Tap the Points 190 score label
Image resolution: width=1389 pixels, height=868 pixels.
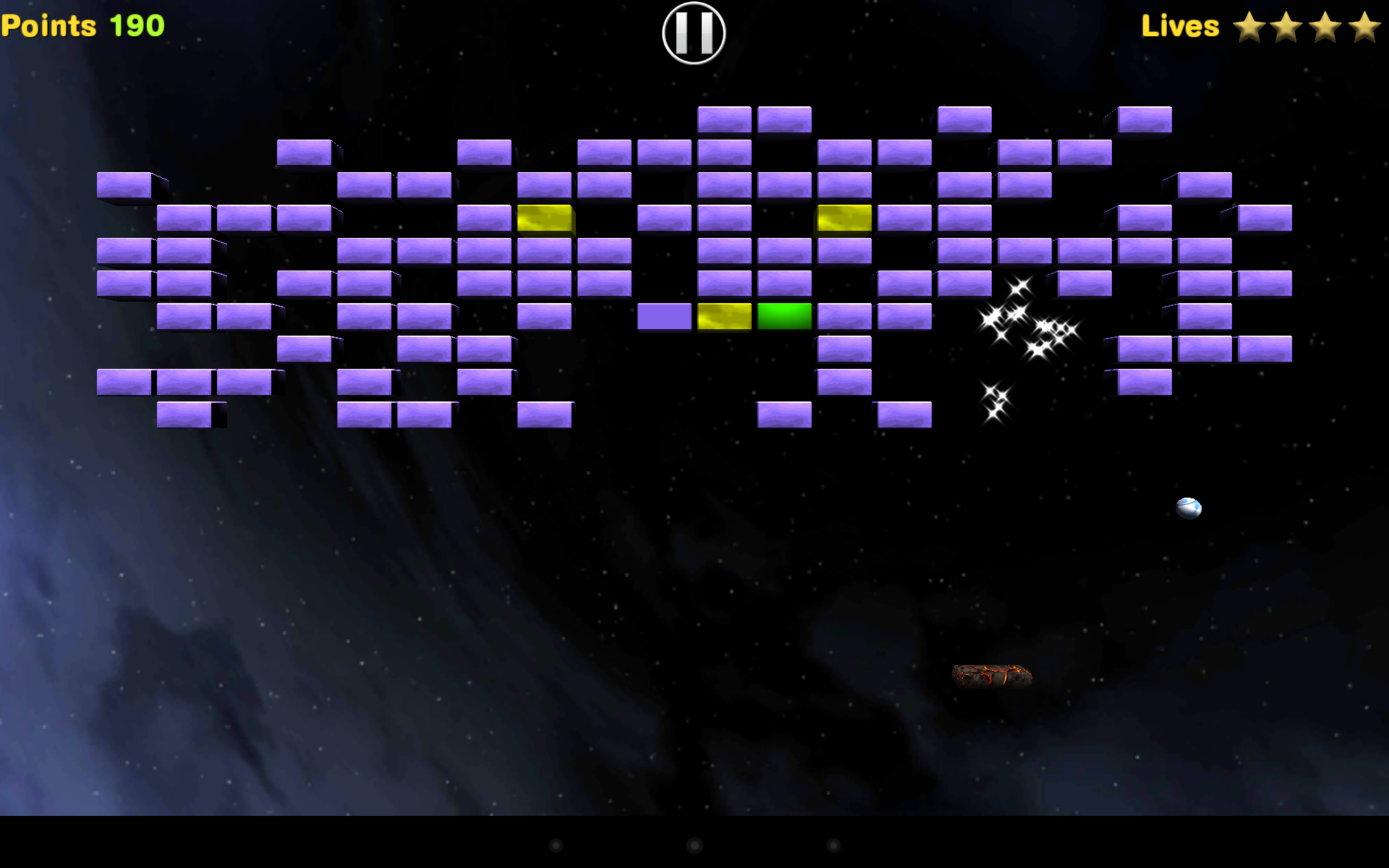click(x=82, y=25)
